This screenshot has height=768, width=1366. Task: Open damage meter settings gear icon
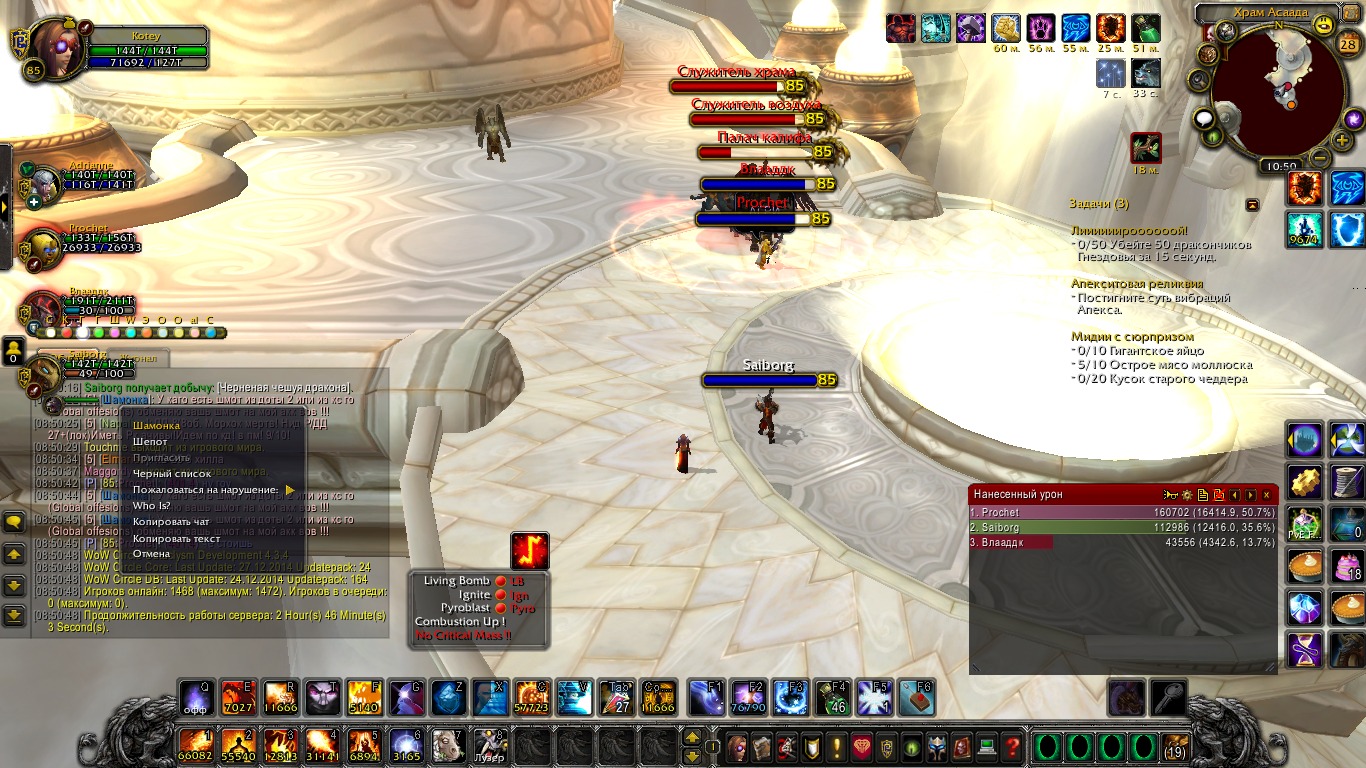click(1187, 494)
